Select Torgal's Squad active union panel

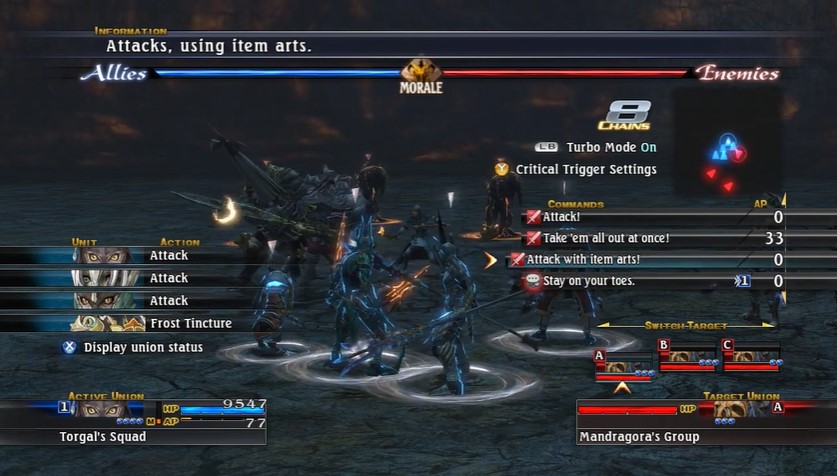pyautogui.click(x=133, y=422)
